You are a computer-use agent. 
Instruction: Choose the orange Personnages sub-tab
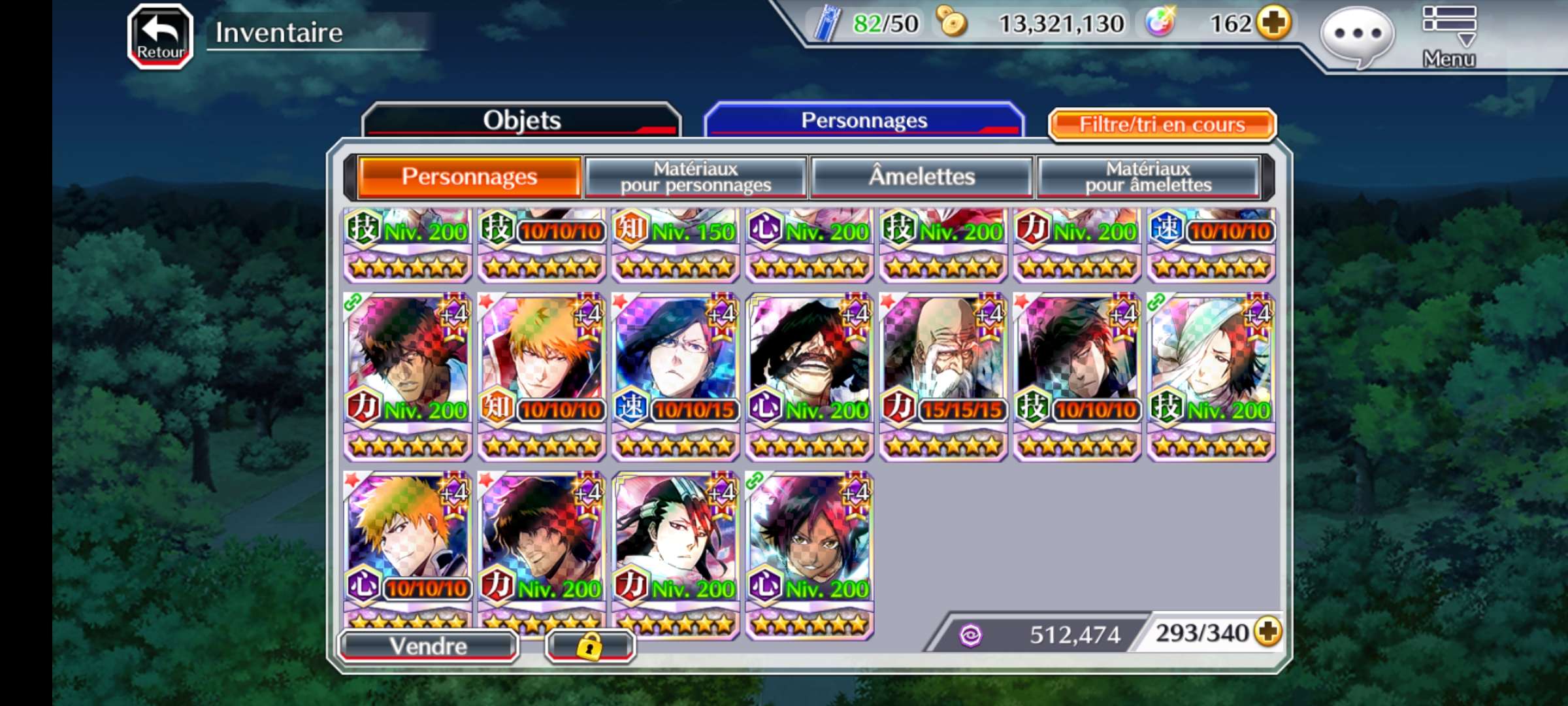coord(469,177)
